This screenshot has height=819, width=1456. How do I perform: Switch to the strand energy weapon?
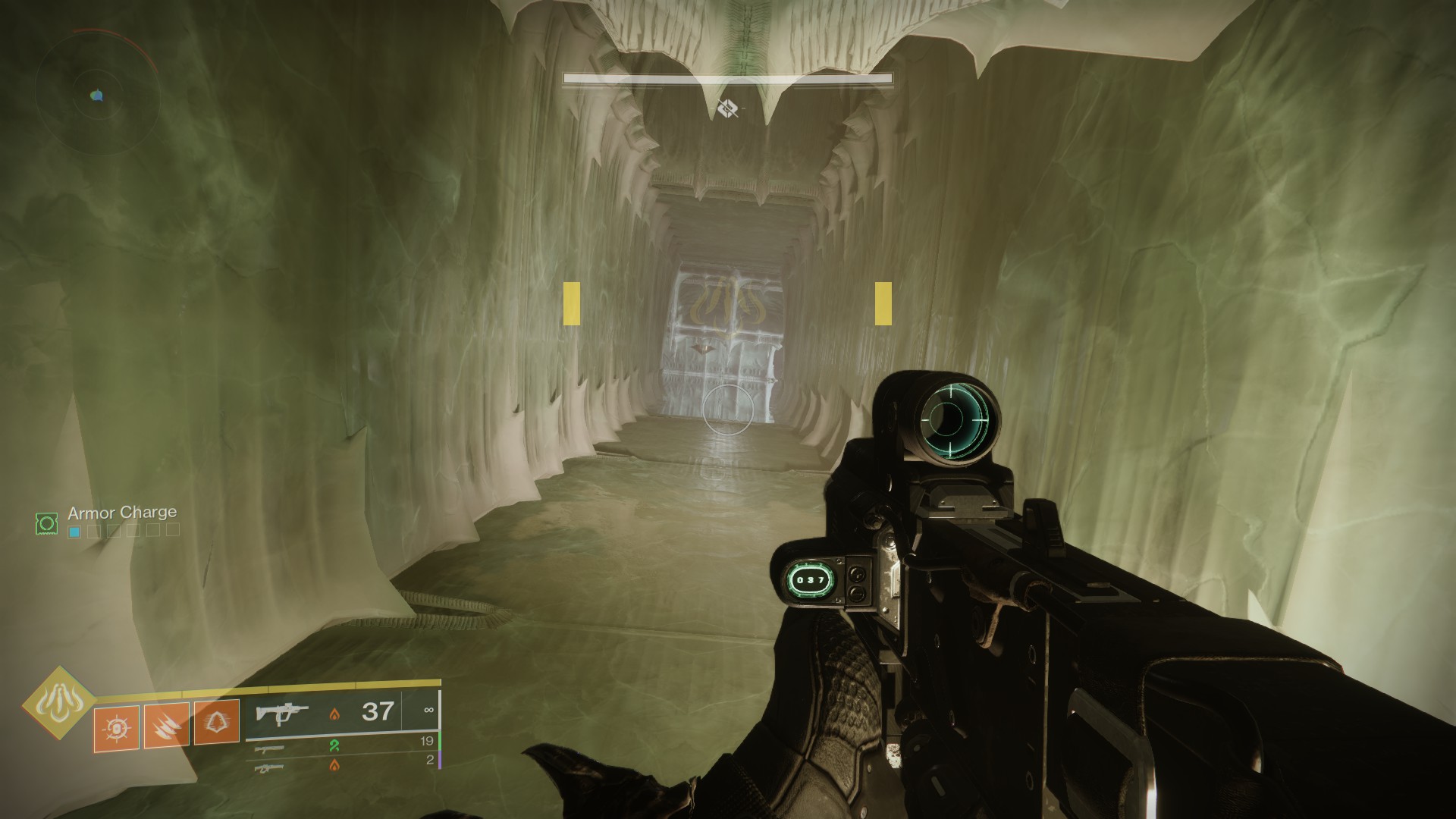click(x=271, y=748)
